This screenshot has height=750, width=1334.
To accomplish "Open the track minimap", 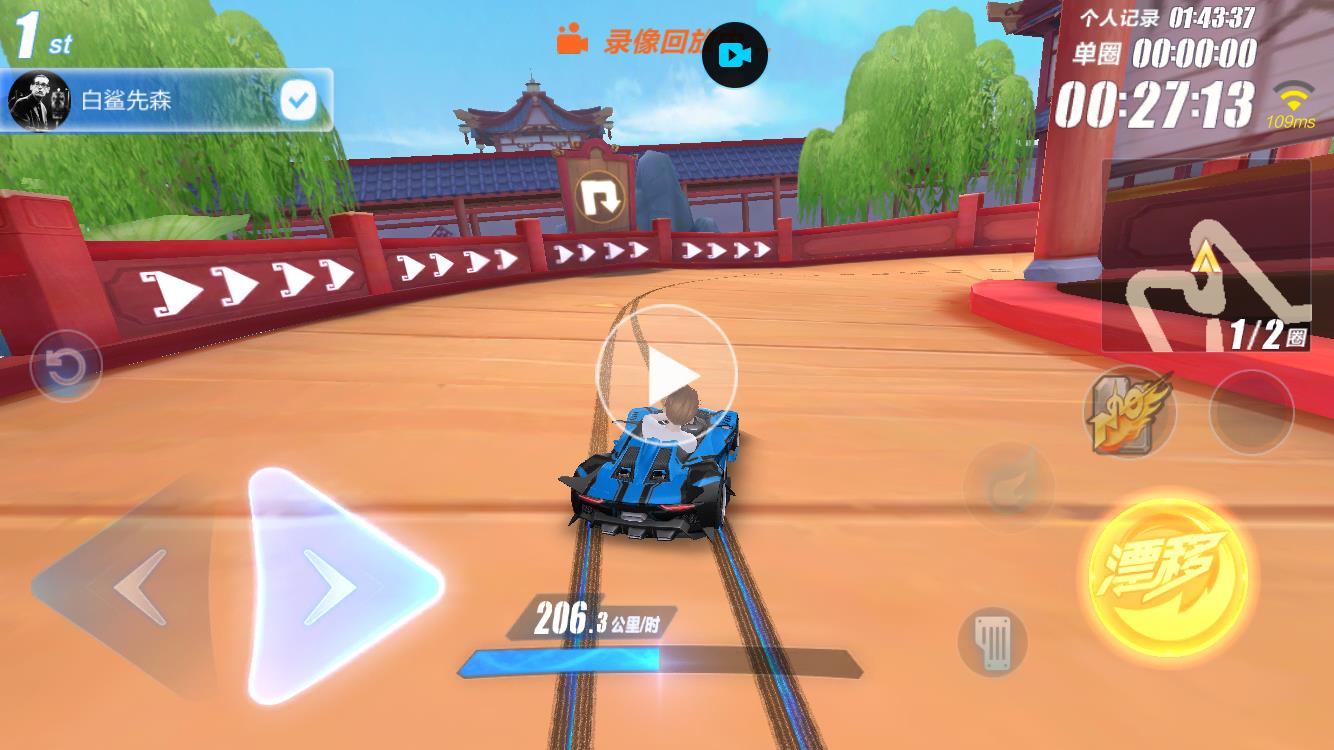I will point(1206,258).
